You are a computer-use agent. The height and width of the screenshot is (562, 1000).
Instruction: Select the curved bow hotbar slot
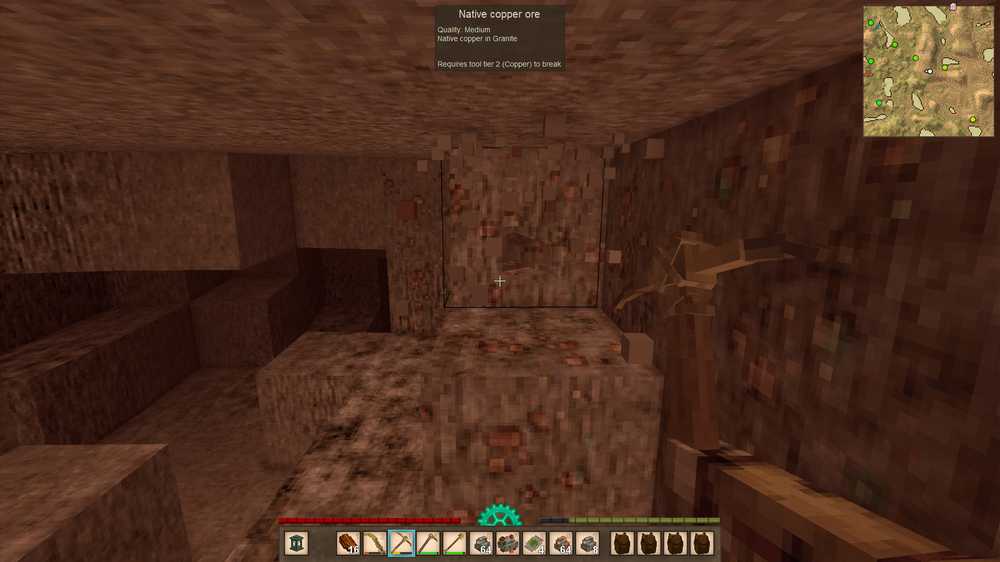[x=375, y=543]
